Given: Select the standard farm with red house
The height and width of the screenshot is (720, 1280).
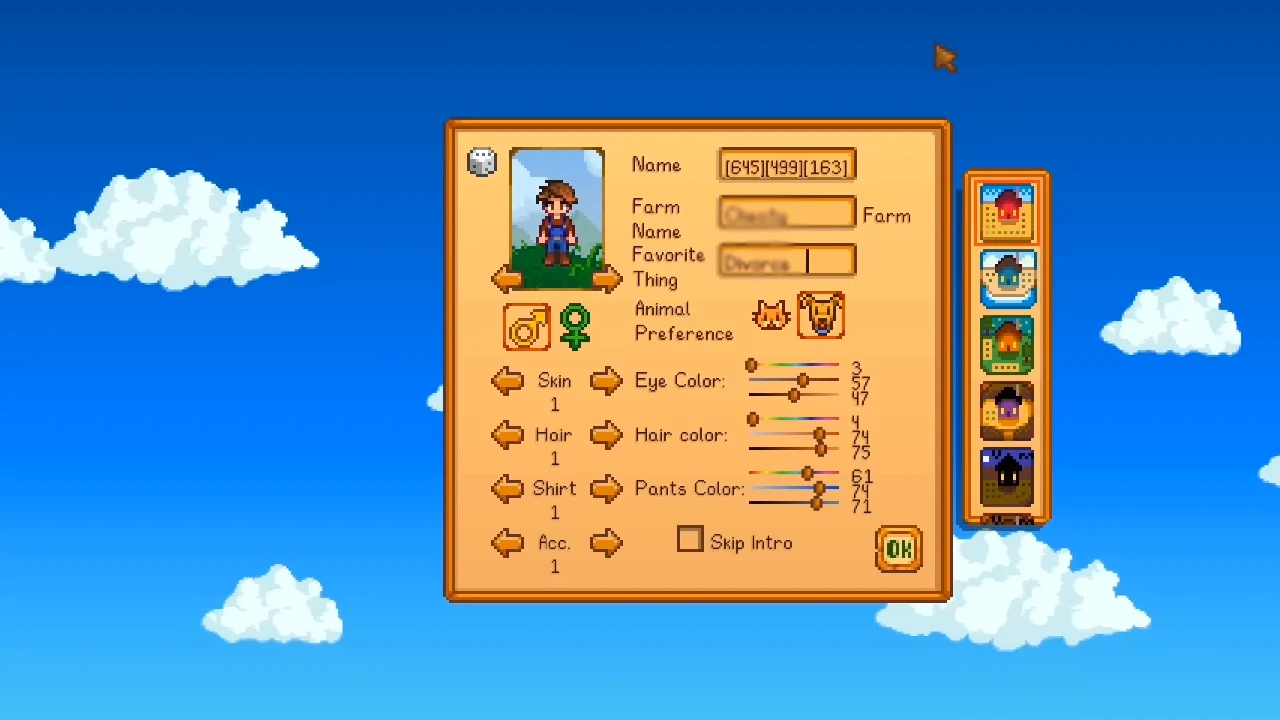Looking at the screenshot, I should [x=1007, y=213].
